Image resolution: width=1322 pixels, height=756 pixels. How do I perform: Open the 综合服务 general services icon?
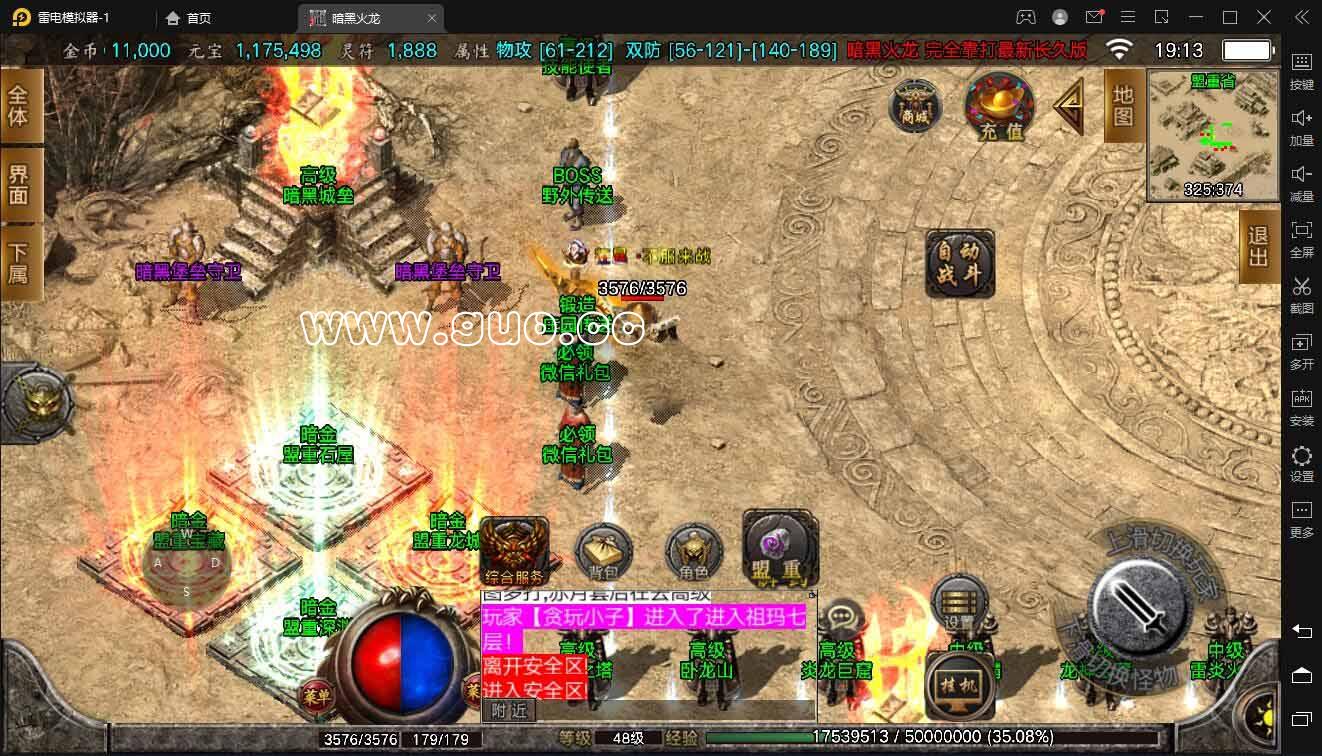514,551
